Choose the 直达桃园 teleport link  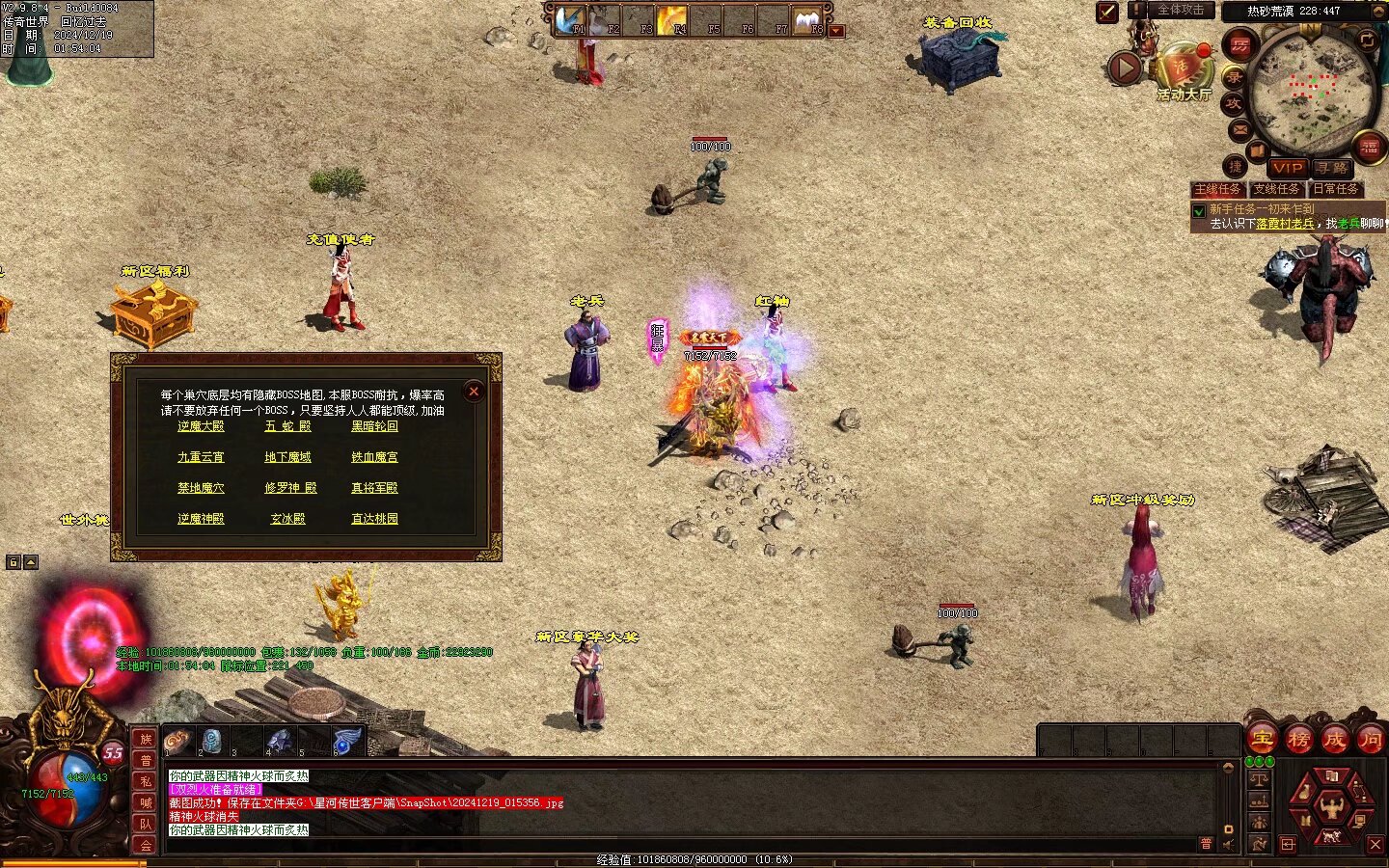374,519
